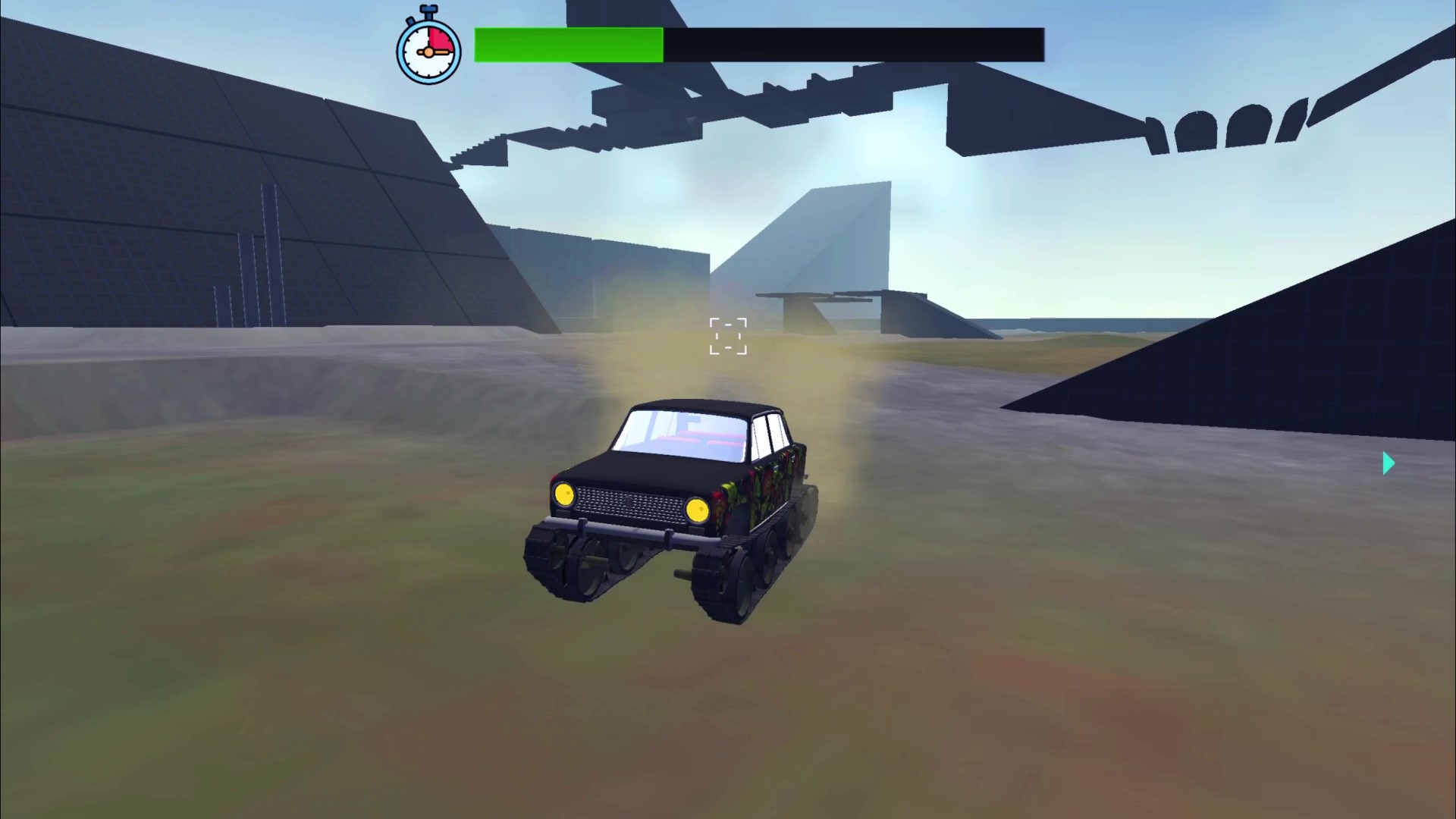Screen dimensions: 1456x819
Task: Click the green portion of the timer bar
Action: (569, 45)
